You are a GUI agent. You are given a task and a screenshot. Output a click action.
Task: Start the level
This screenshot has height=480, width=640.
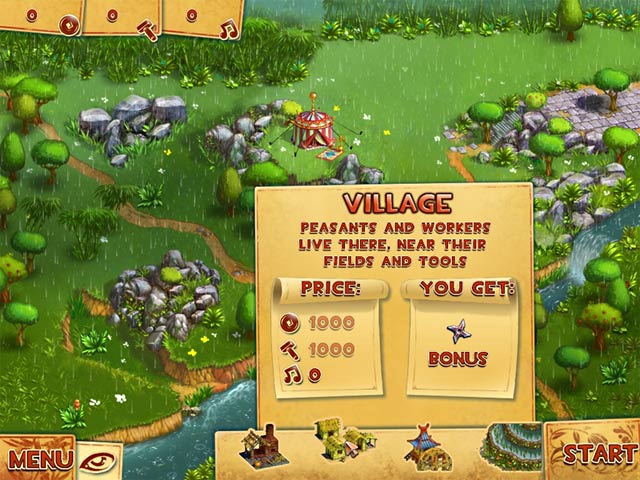pyautogui.click(x=599, y=453)
